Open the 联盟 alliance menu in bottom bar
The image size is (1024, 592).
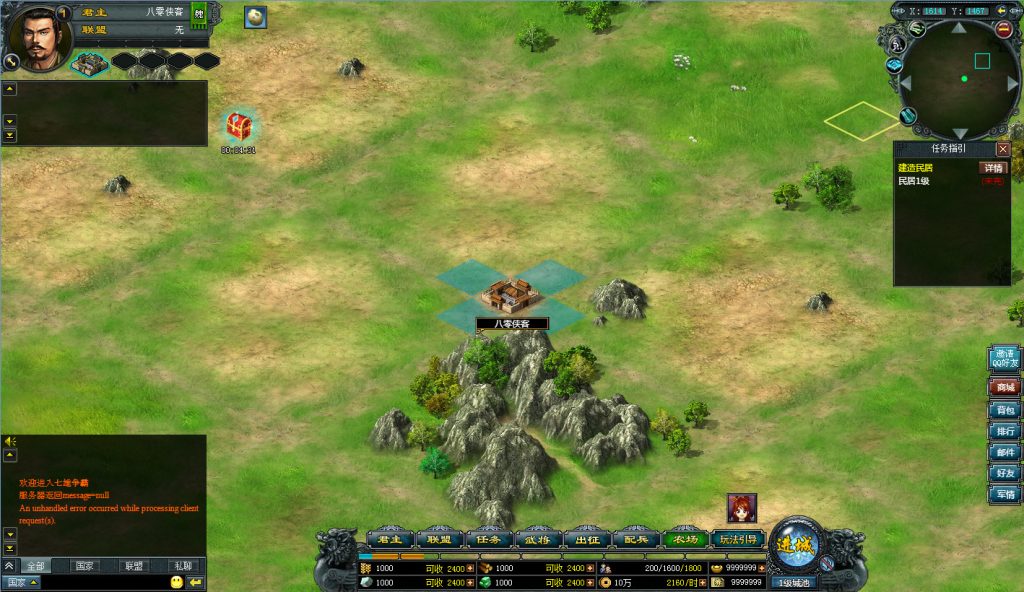[439, 539]
